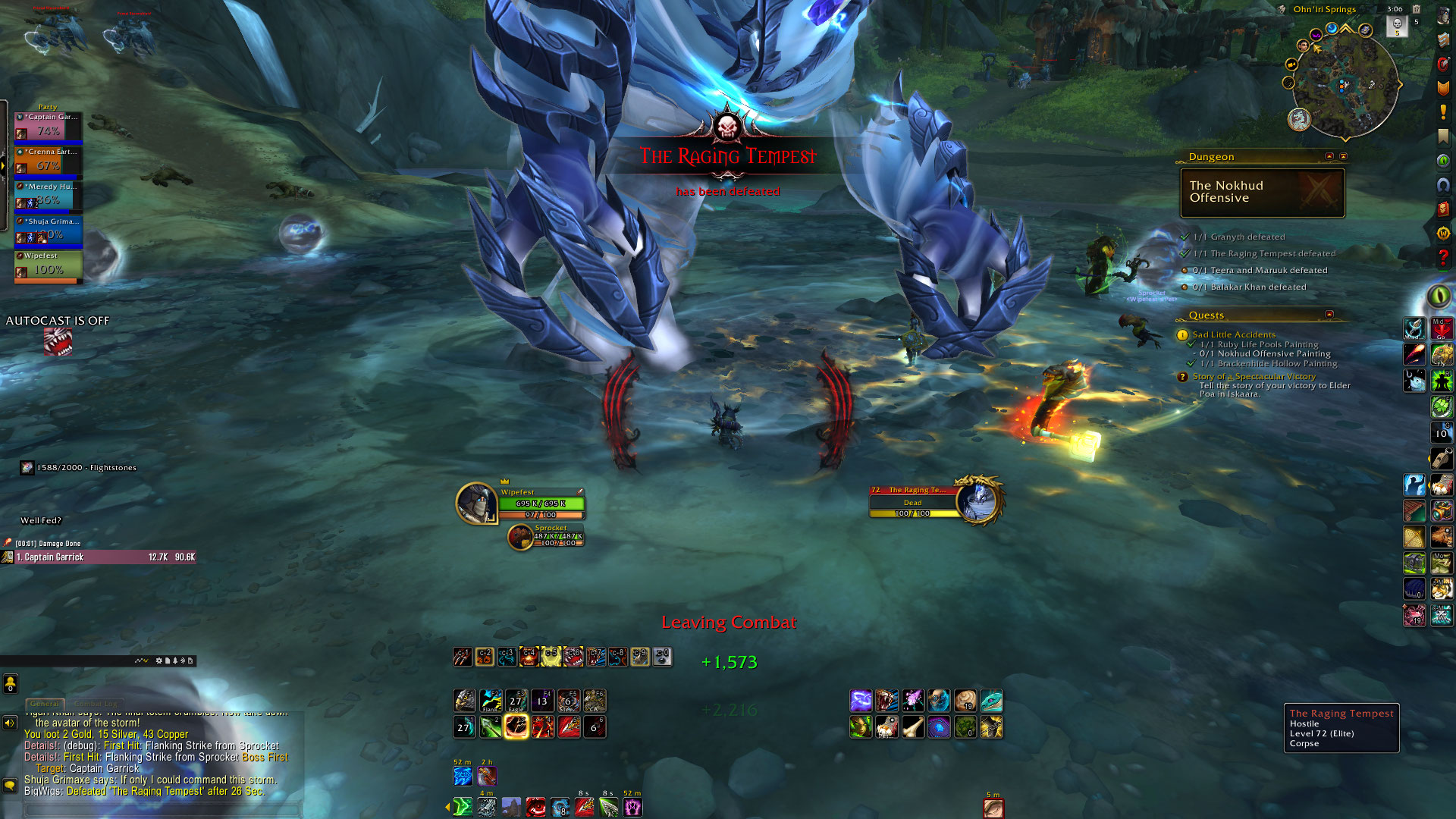Open the minimap
The height and width of the screenshot is (819, 1456).
point(1345,86)
